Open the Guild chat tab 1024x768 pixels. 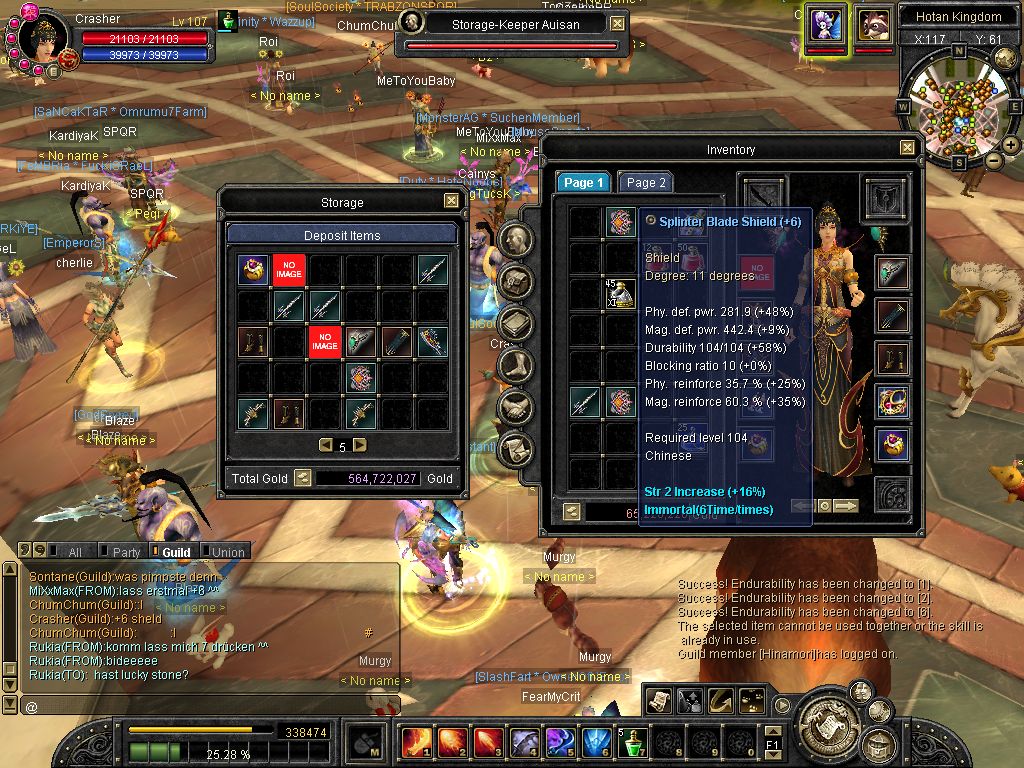(x=172, y=552)
